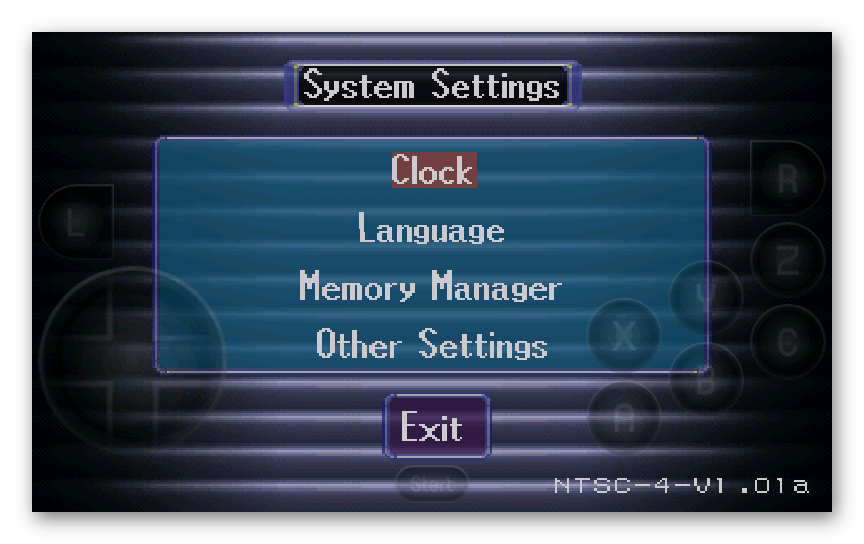Viewport: 864px width, 544px height.
Task: Open the Clock settings
Action: 433,170
